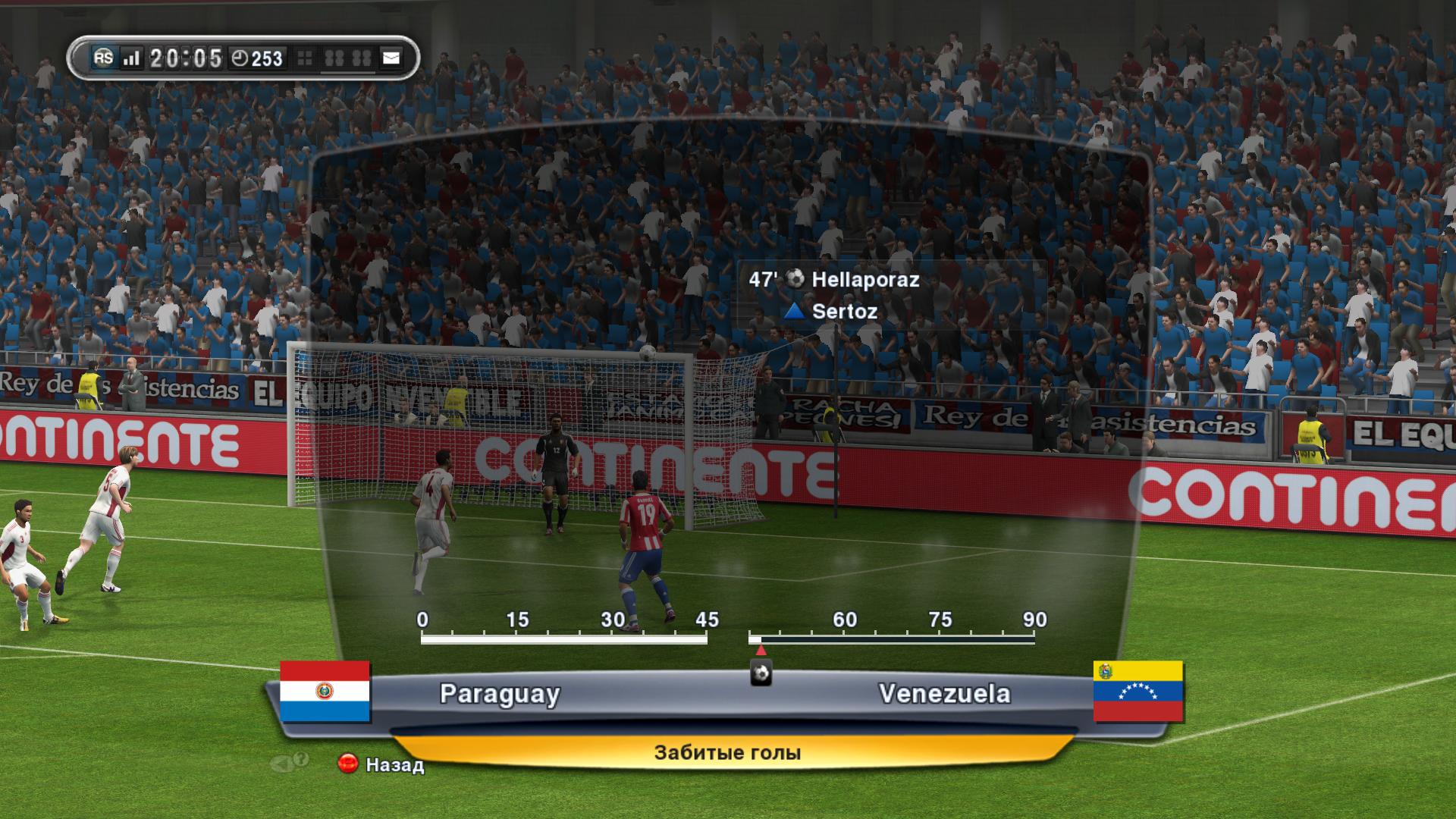Click the RS badge in the status bar
Viewport: 1456px width, 819px height.
tap(103, 58)
